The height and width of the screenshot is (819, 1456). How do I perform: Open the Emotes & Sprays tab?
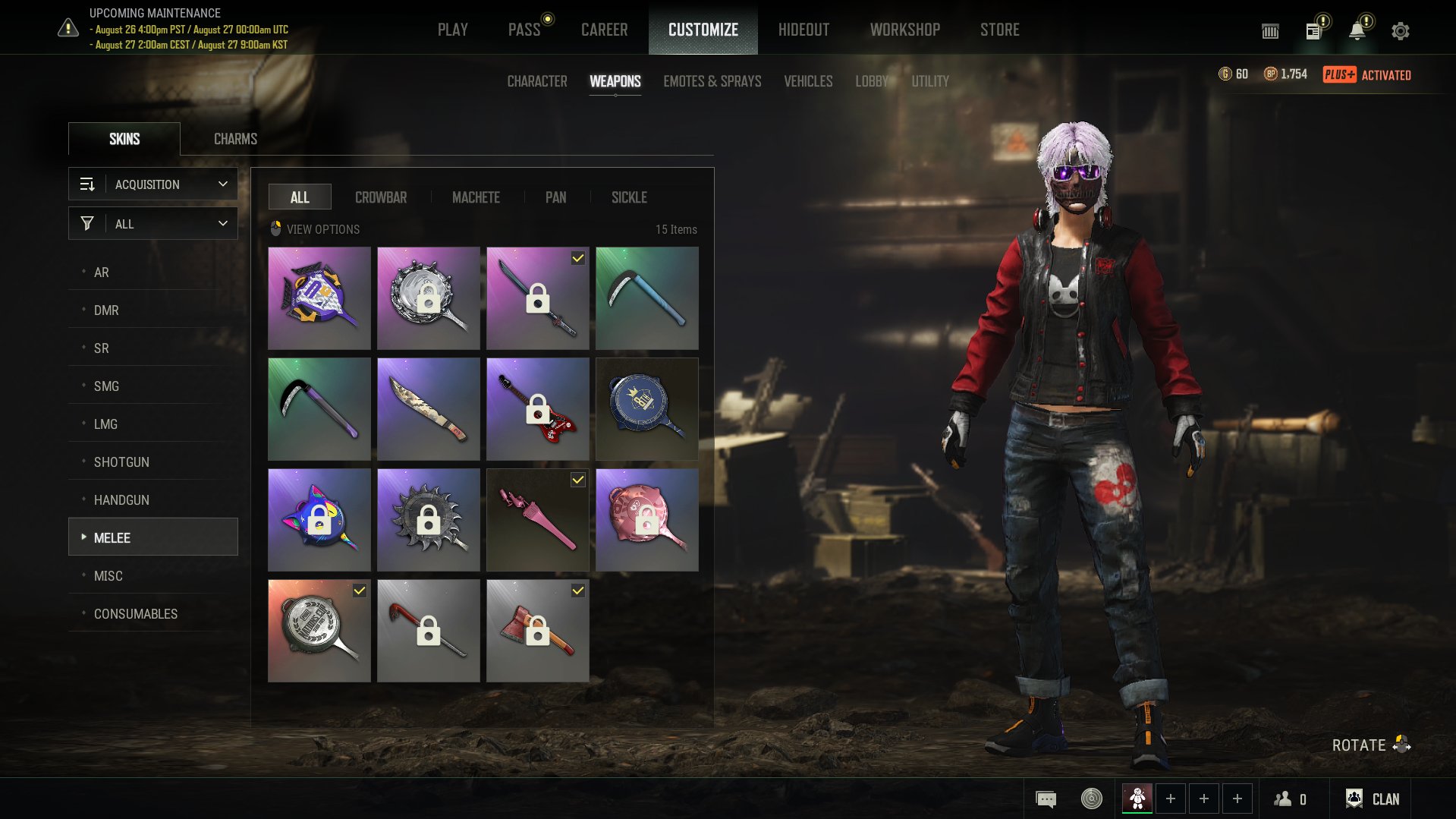[712, 81]
